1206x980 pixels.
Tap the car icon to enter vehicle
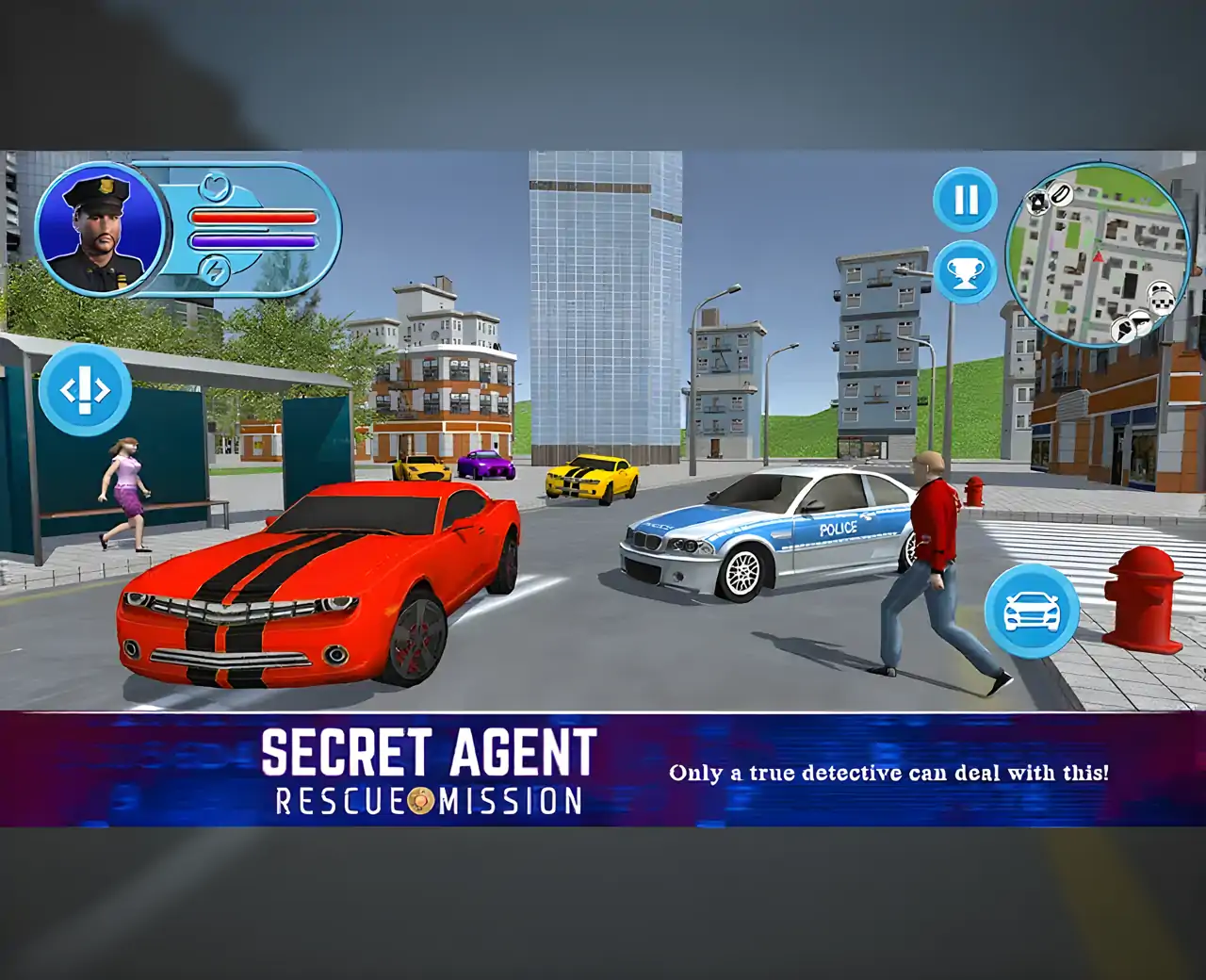click(1032, 612)
